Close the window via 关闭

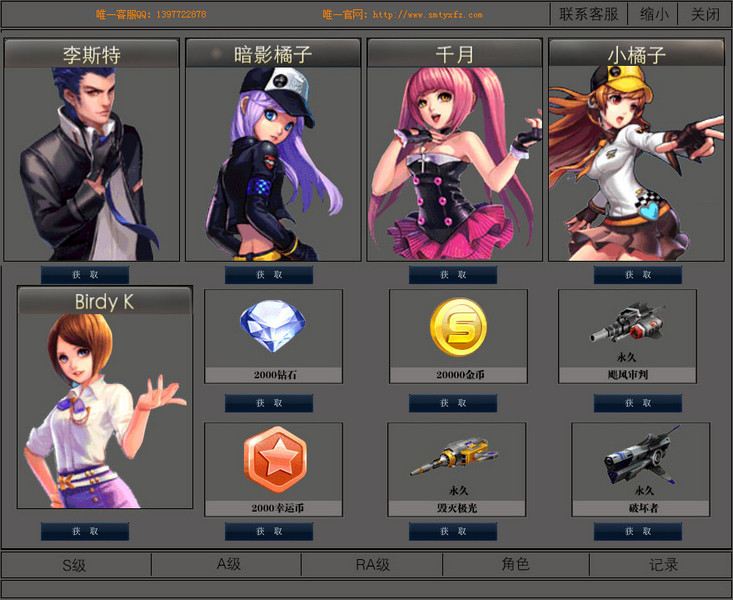pyautogui.click(x=705, y=14)
